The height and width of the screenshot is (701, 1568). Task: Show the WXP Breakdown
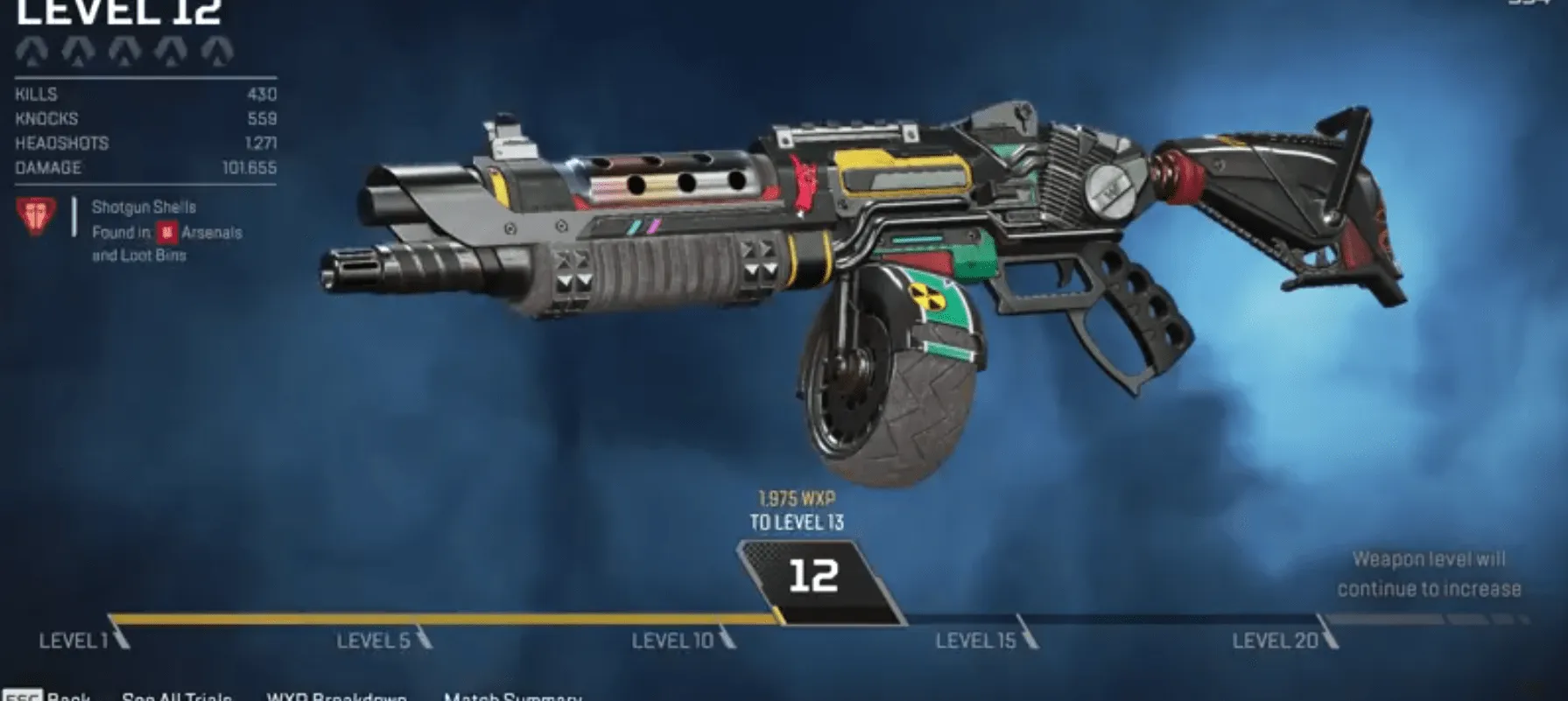point(336,696)
